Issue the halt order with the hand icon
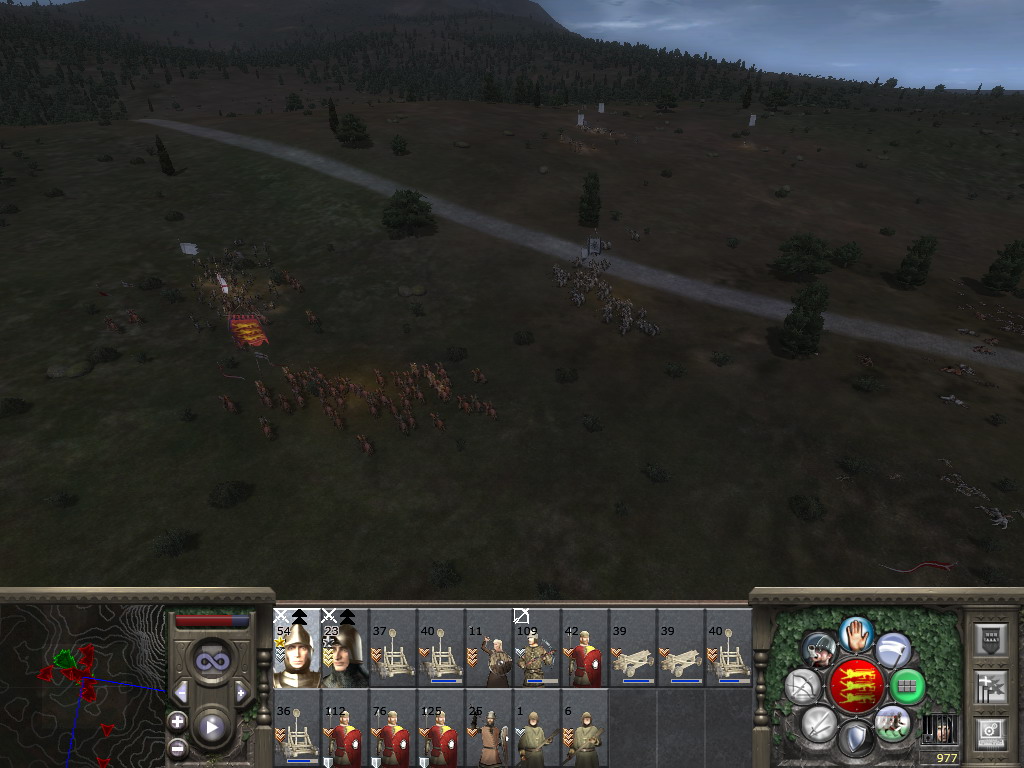1024x768 pixels. point(856,634)
